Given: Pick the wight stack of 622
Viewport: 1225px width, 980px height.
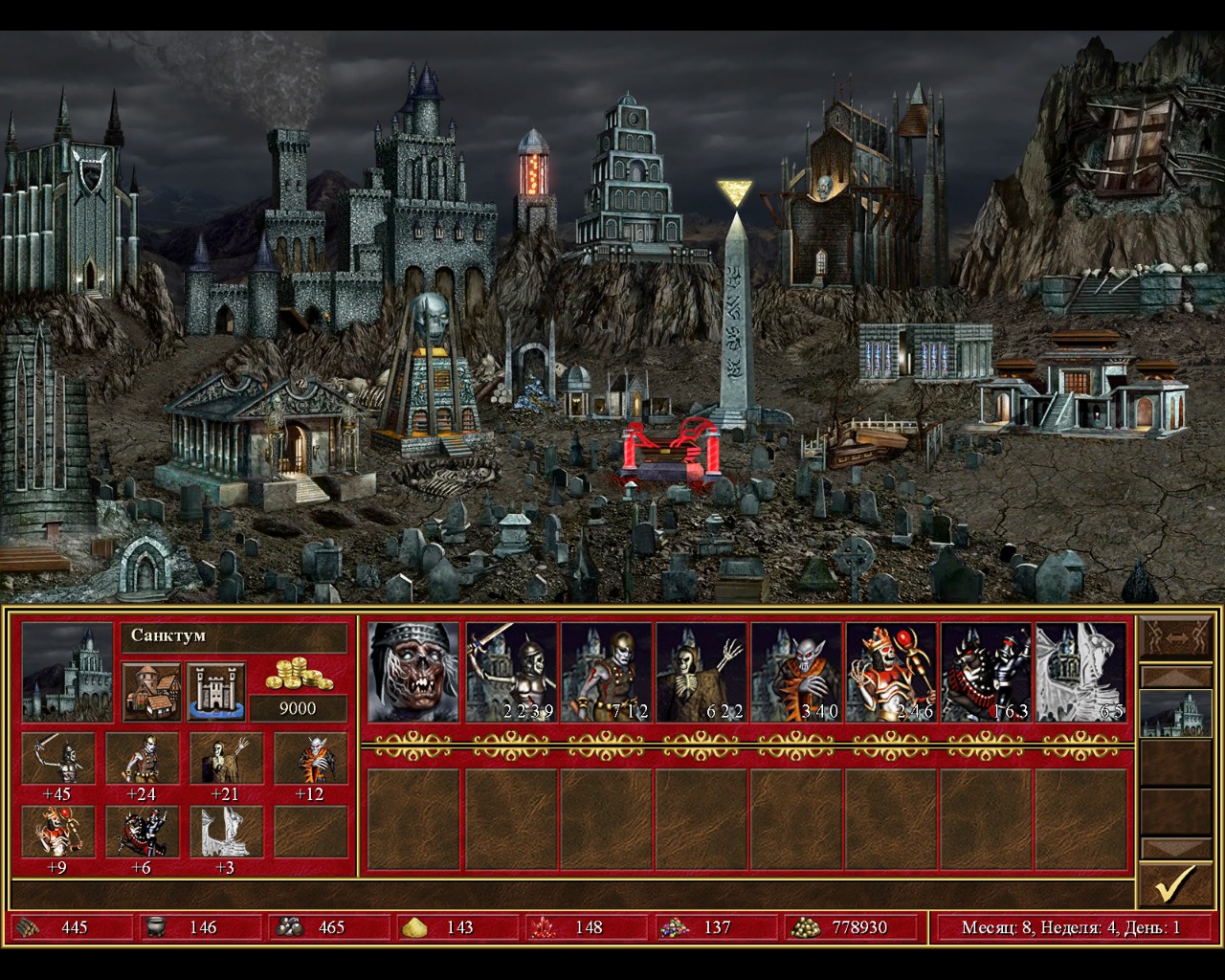Looking at the screenshot, I should (701, 672).
